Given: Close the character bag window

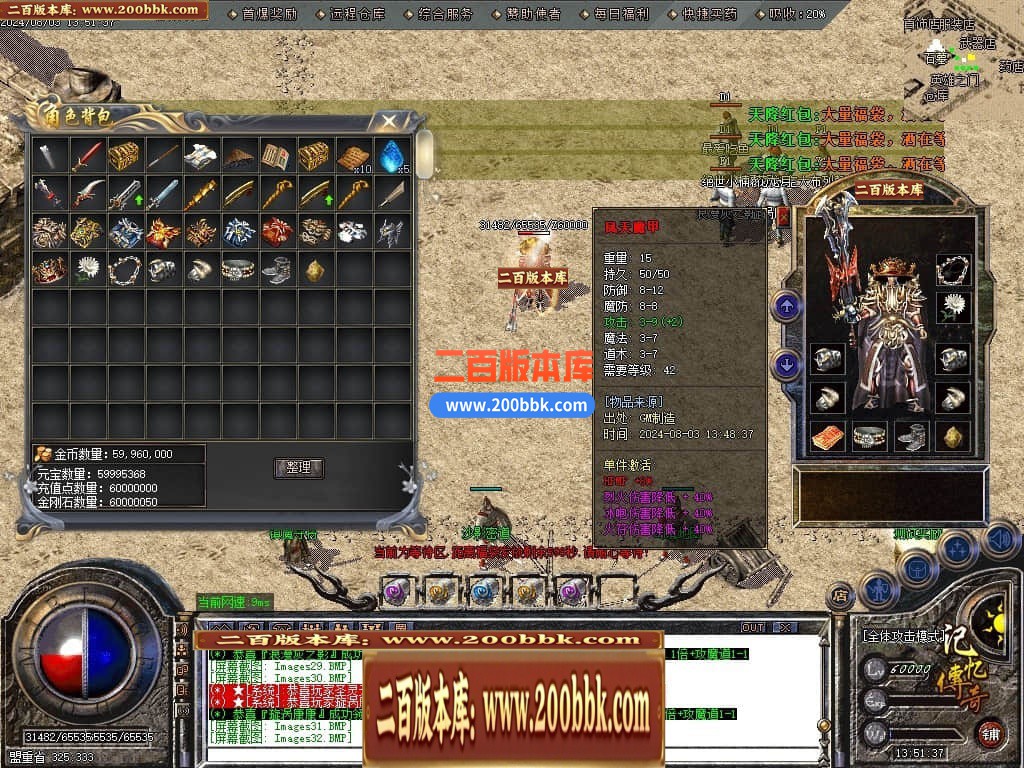Looking at the screenshot, I should coord(388,121).
